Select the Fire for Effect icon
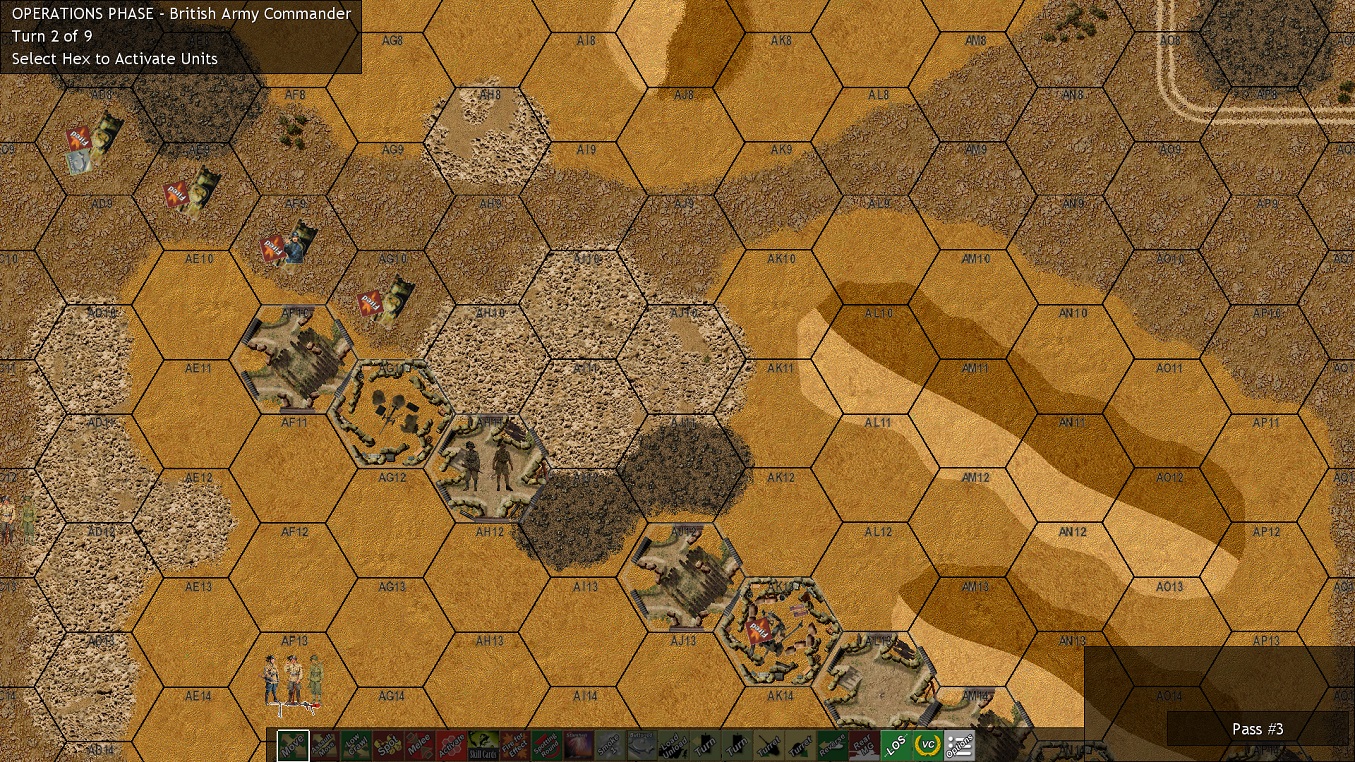 pyautogui.click(x=516, y=746)
